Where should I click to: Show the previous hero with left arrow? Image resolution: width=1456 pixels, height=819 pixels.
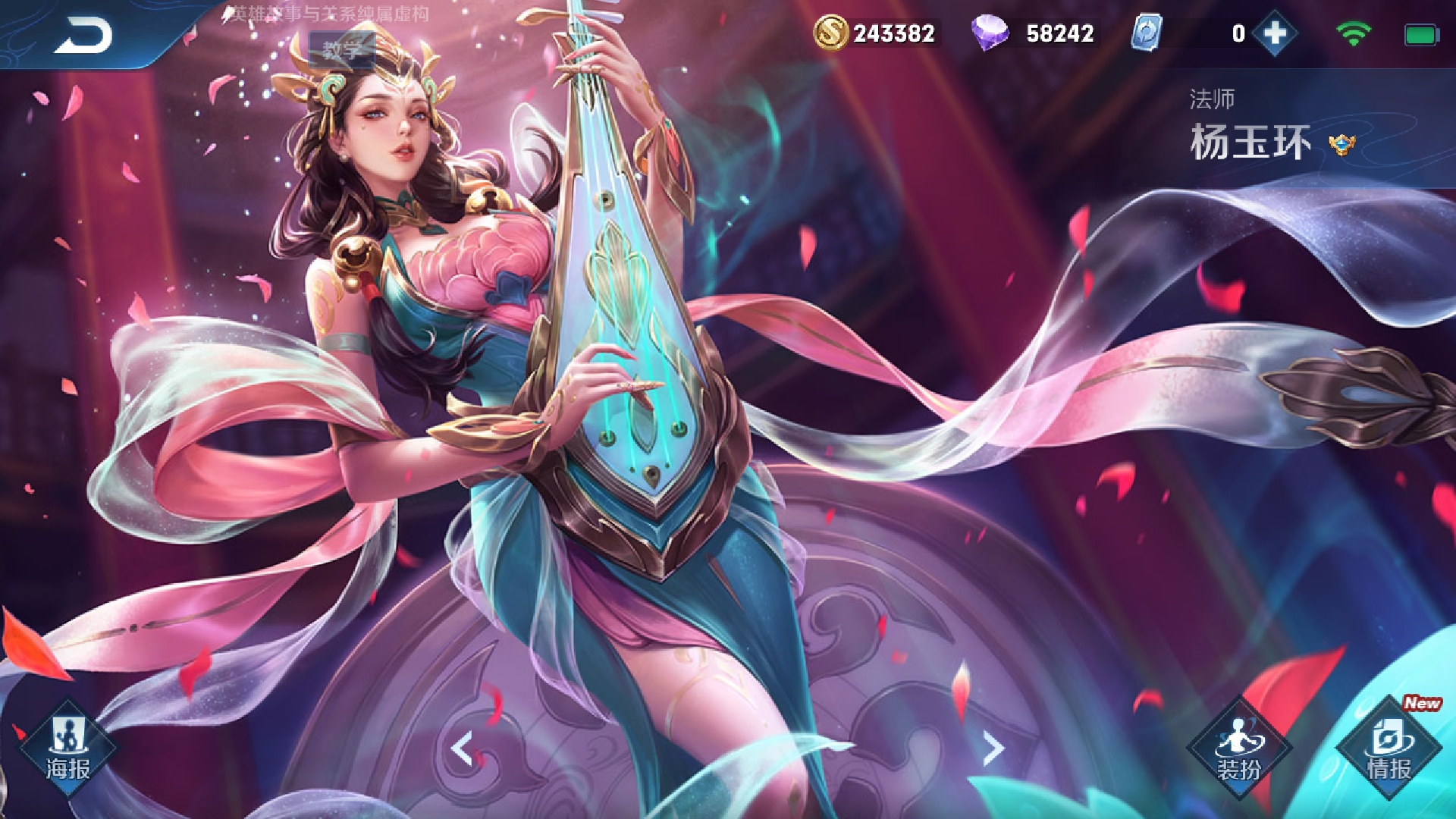pyautogui.click(x=462, y=749)
